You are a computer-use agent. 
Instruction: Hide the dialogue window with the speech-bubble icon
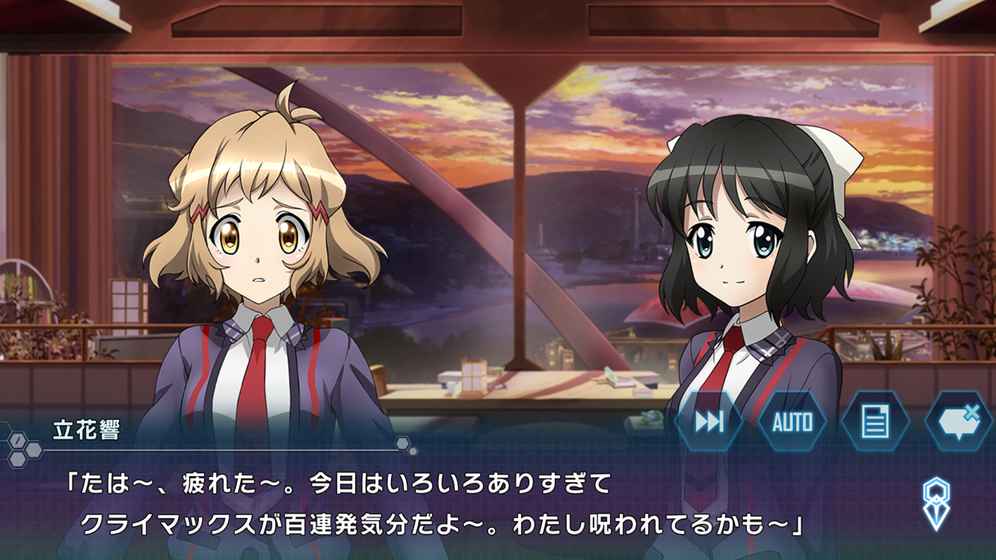pyautogui.click(x=957, y=421)
